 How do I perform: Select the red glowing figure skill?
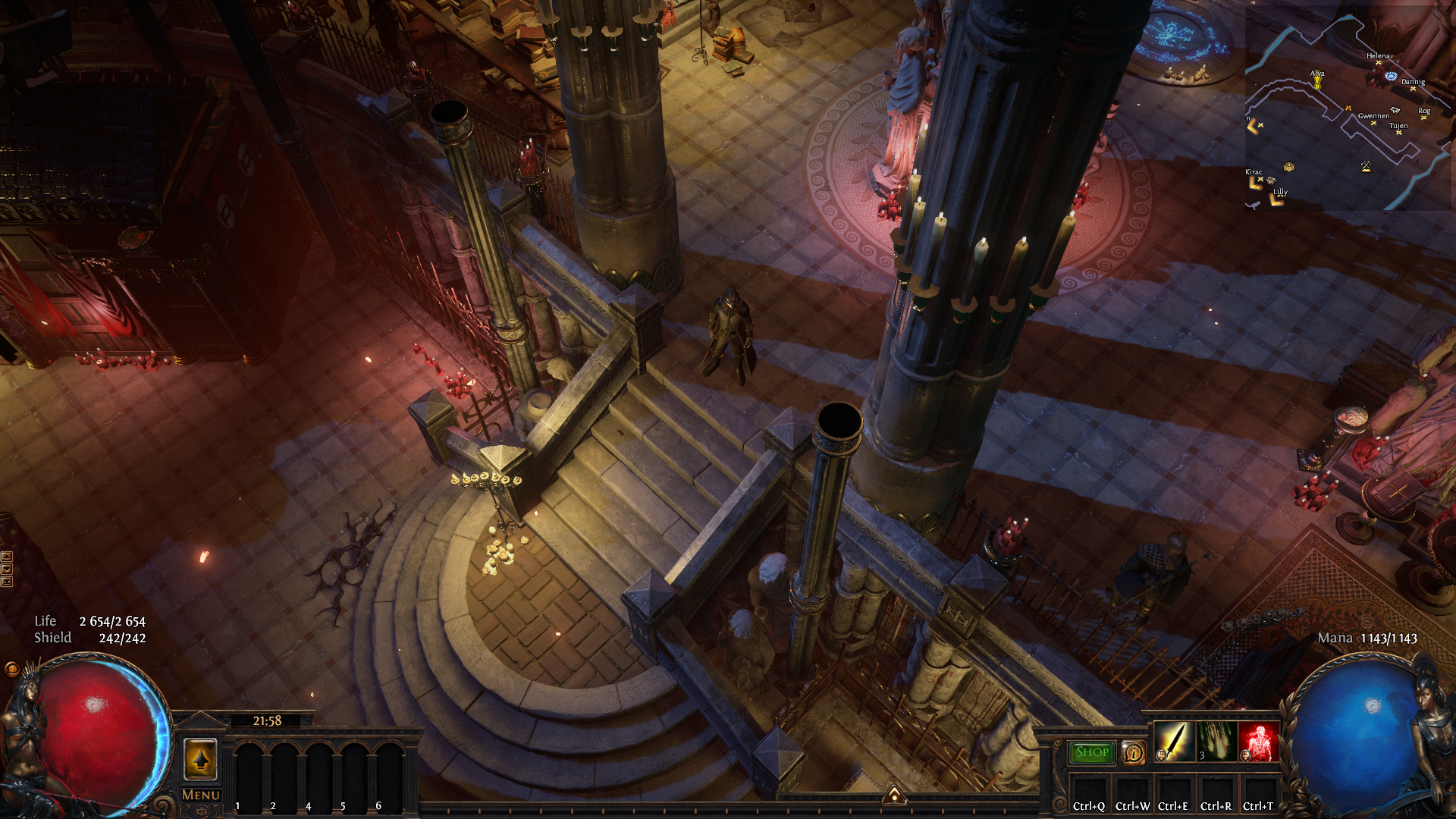(1258, 741)
